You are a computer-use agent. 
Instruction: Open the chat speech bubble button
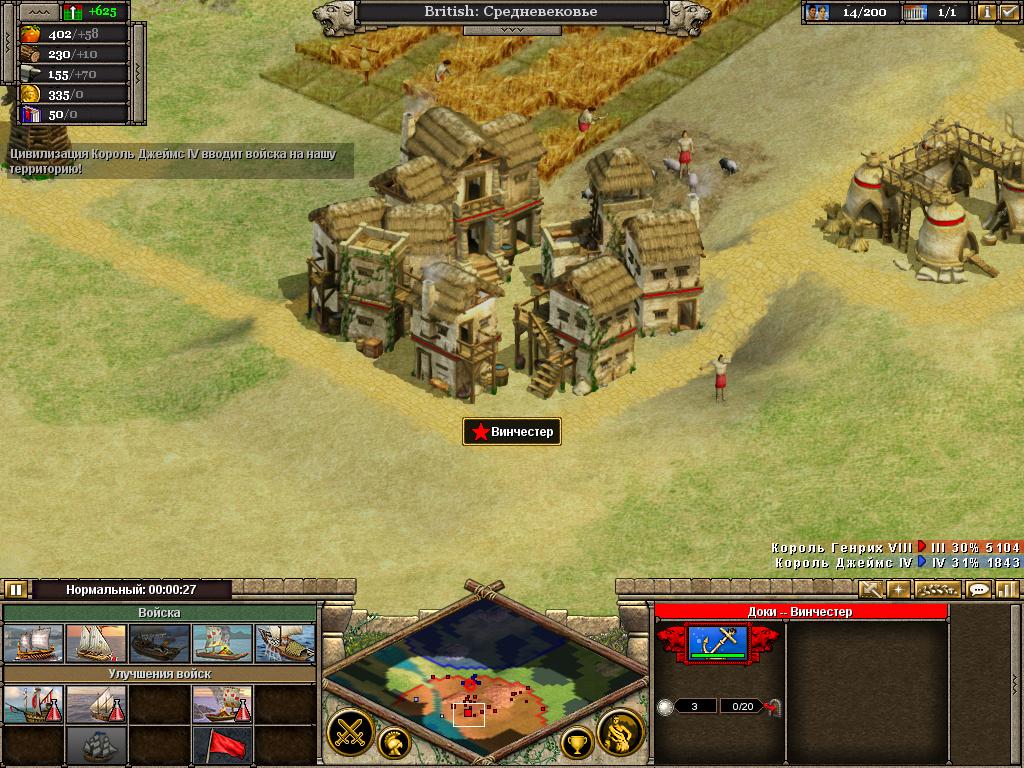(x=979, y=590)
